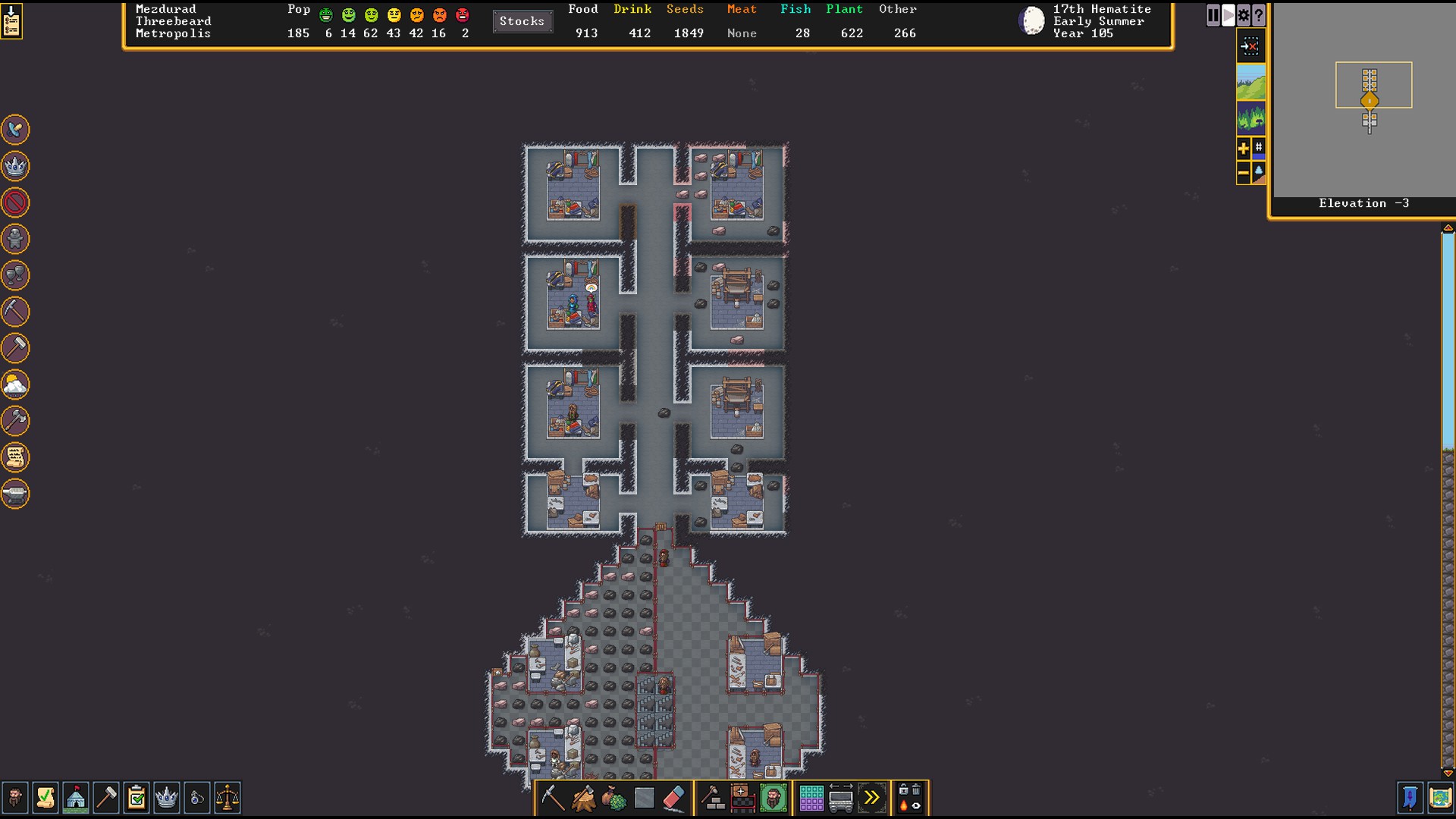
Task: Open the nobles crown screen at the bottom
Action: coord(167,798)
